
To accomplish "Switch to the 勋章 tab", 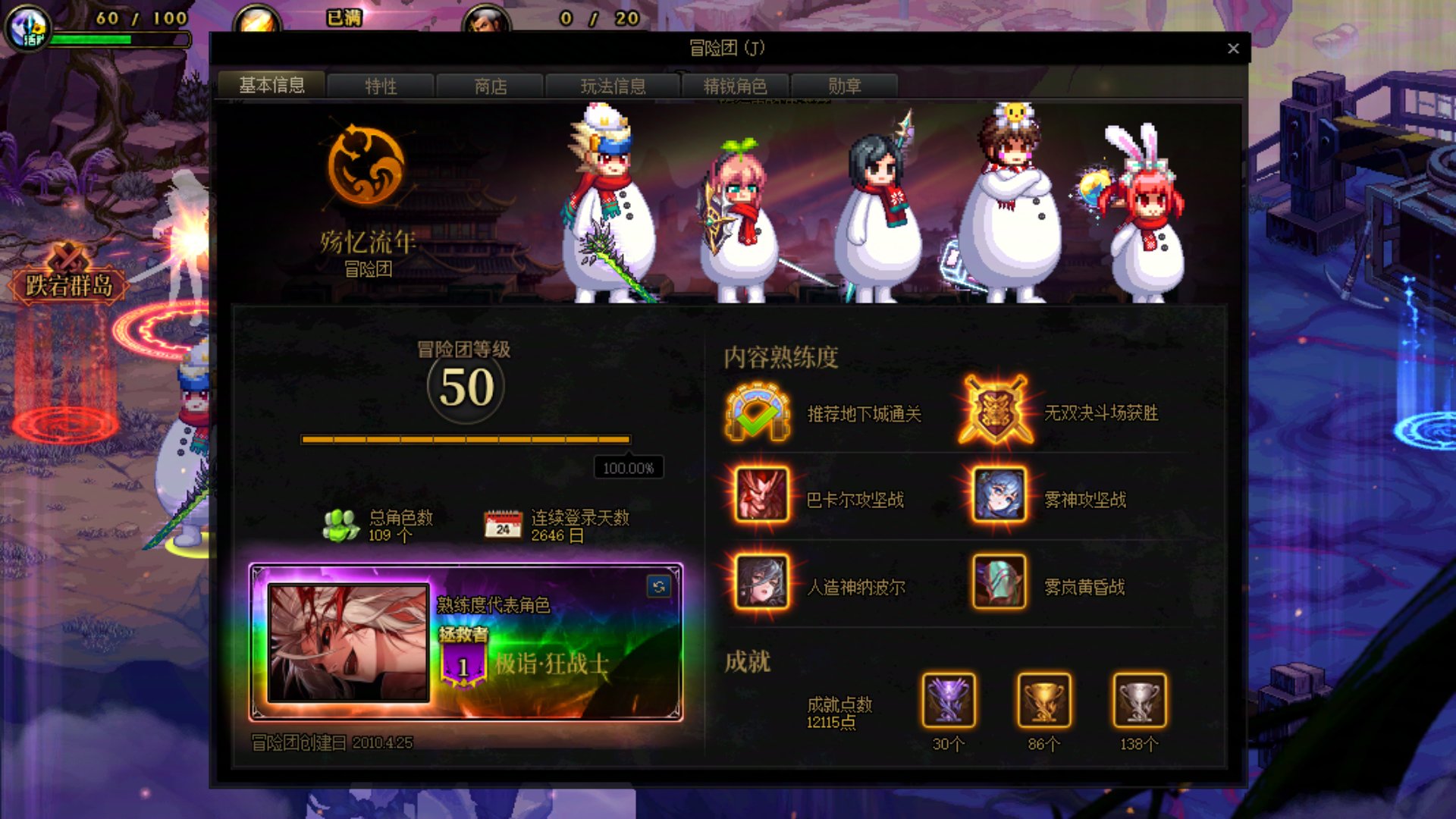I will tap(844, 86).
